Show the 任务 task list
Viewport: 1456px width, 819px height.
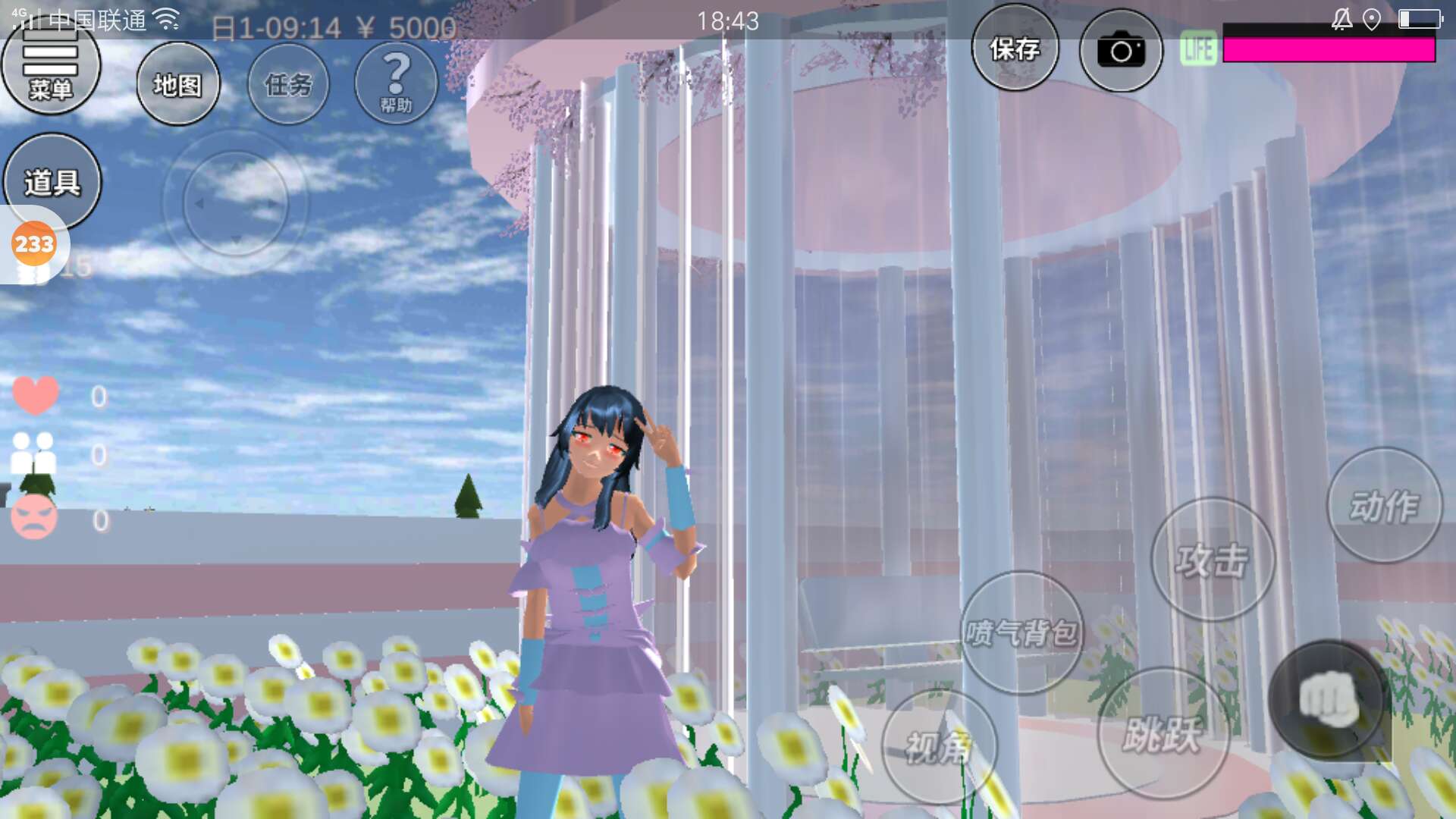(288, 84)
